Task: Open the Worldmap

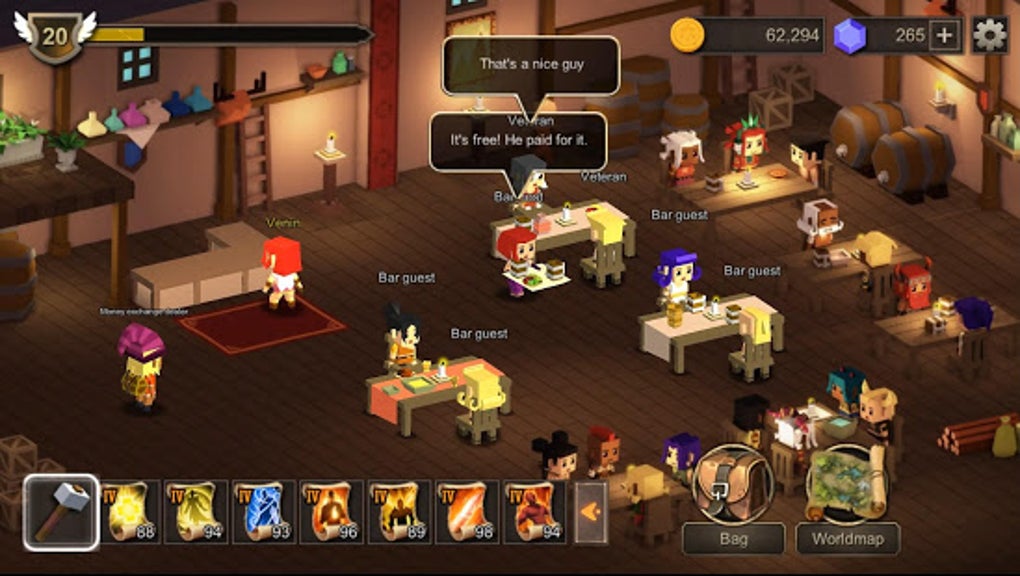Action: pyautogui.click(x=847, y=498)
